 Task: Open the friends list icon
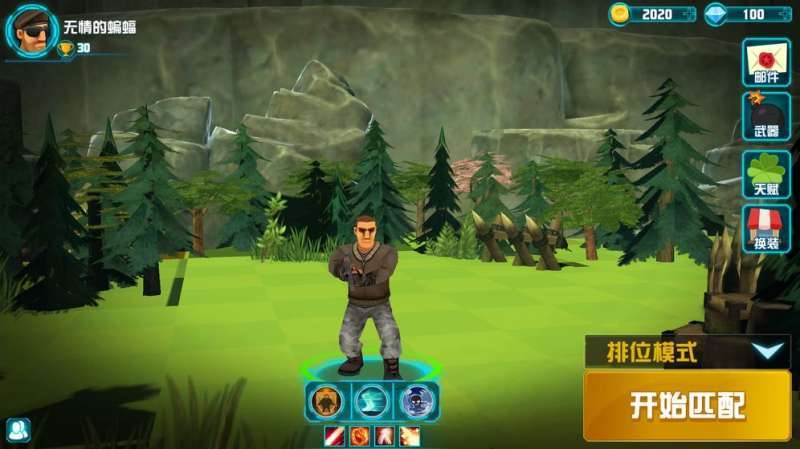18,430
